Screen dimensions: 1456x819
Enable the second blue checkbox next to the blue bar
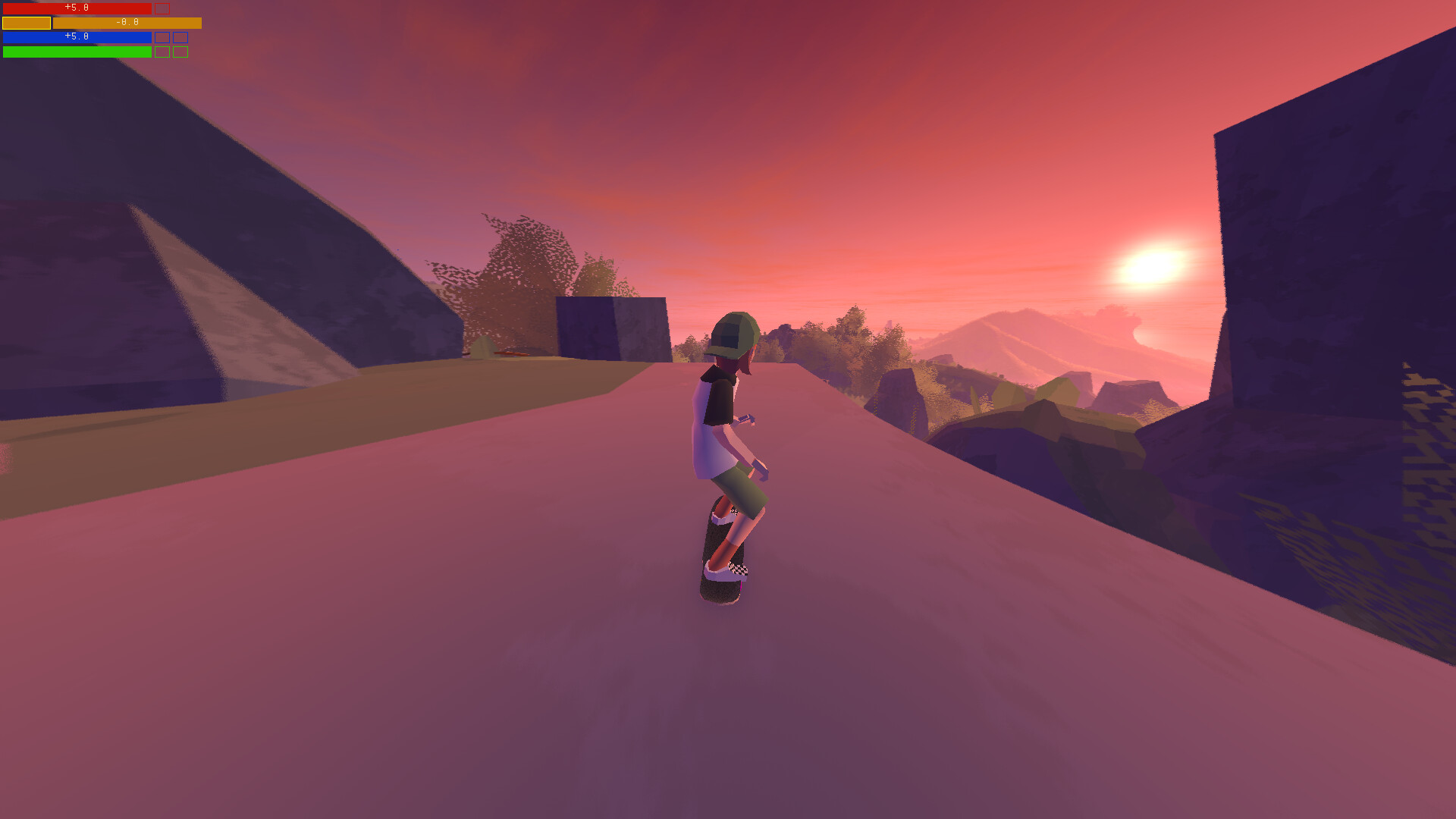point(180,37)
